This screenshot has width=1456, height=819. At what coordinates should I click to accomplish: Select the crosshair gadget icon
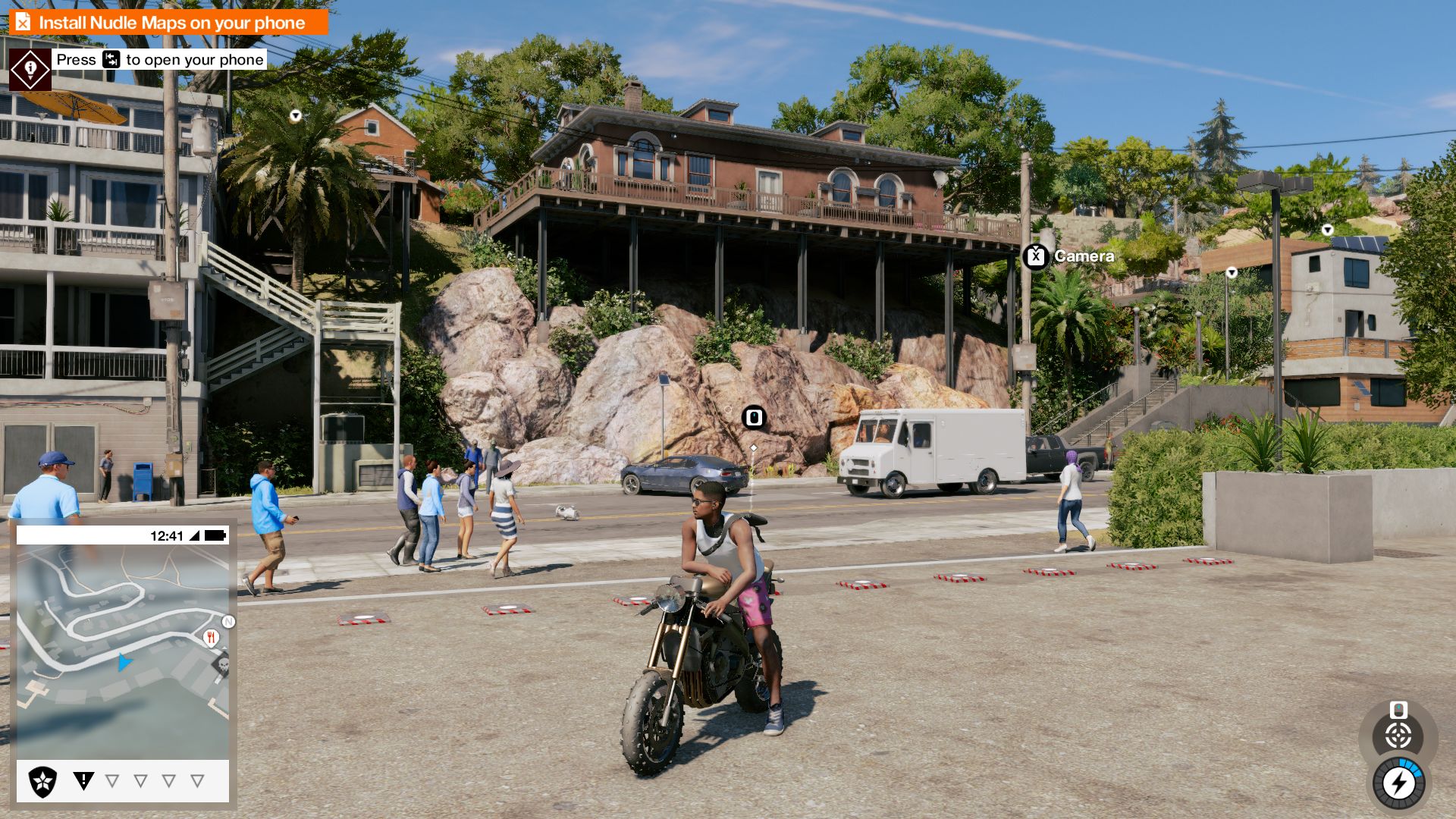click(x=1398, y=735)
